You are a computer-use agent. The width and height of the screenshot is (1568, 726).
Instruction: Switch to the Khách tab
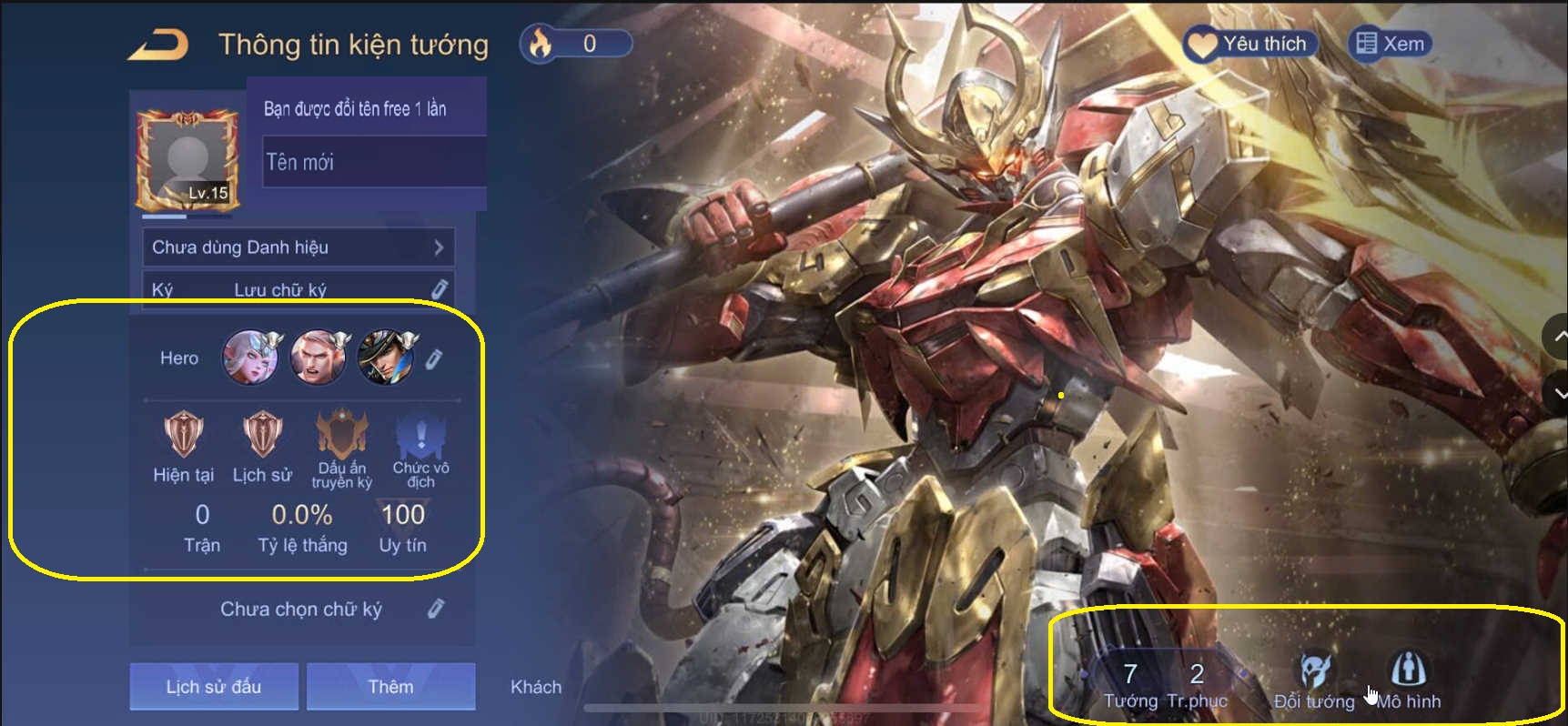(536, 687)
